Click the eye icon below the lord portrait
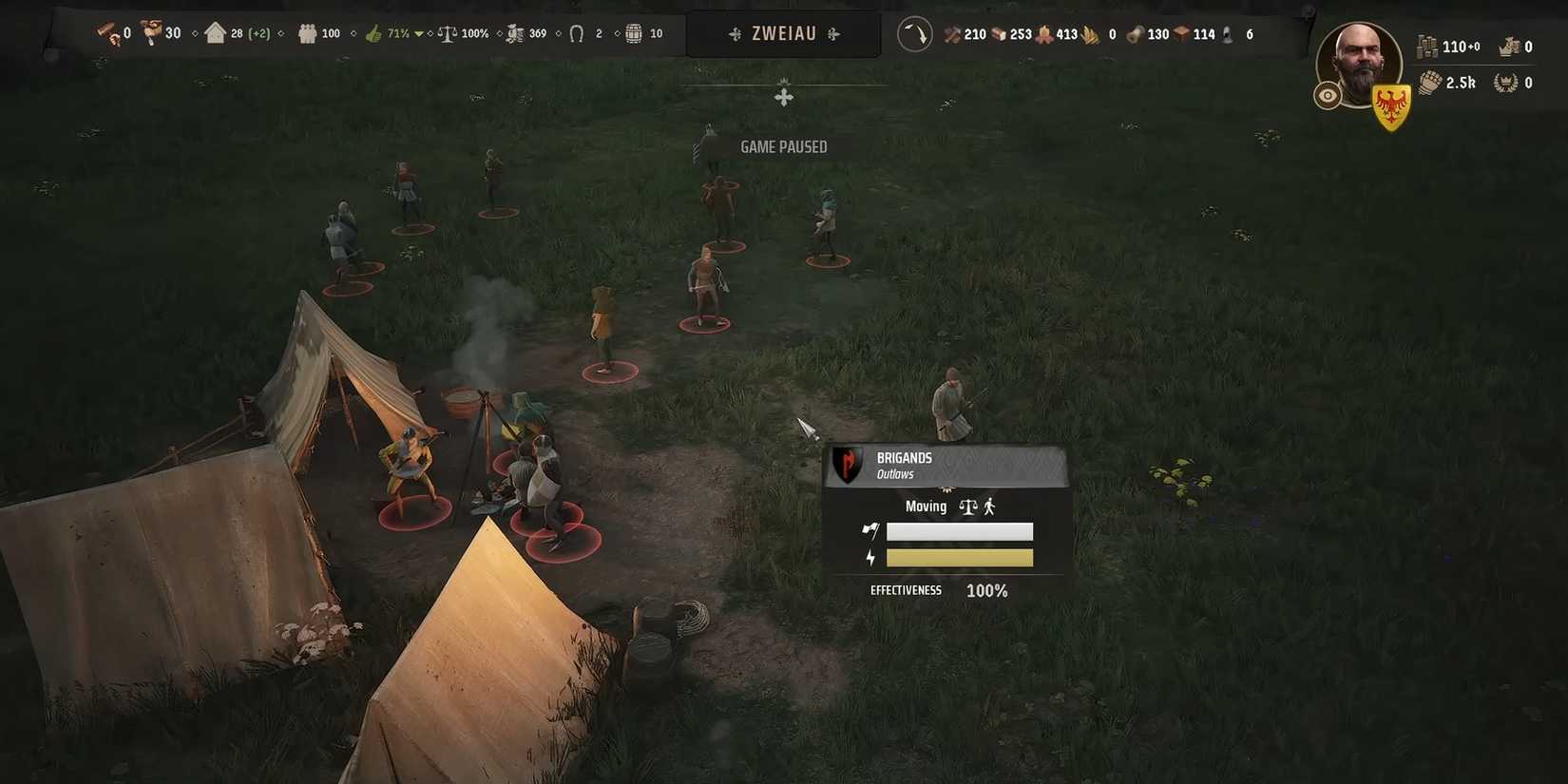The width and height of the screenshot is (1568, 784). [1328, 95]
